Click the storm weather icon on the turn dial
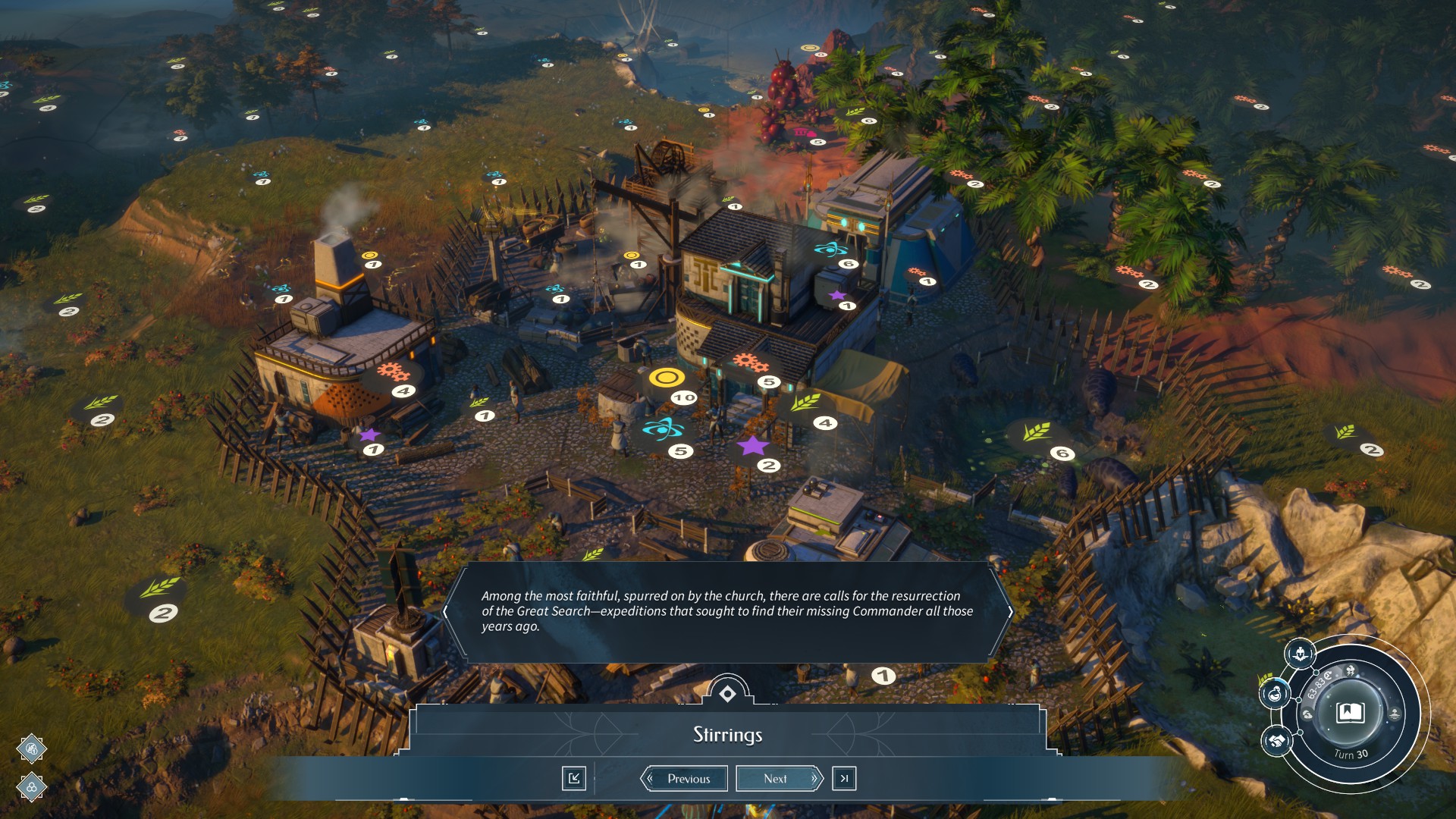Screen dimensions: 1456x819 coord(1351,670)
